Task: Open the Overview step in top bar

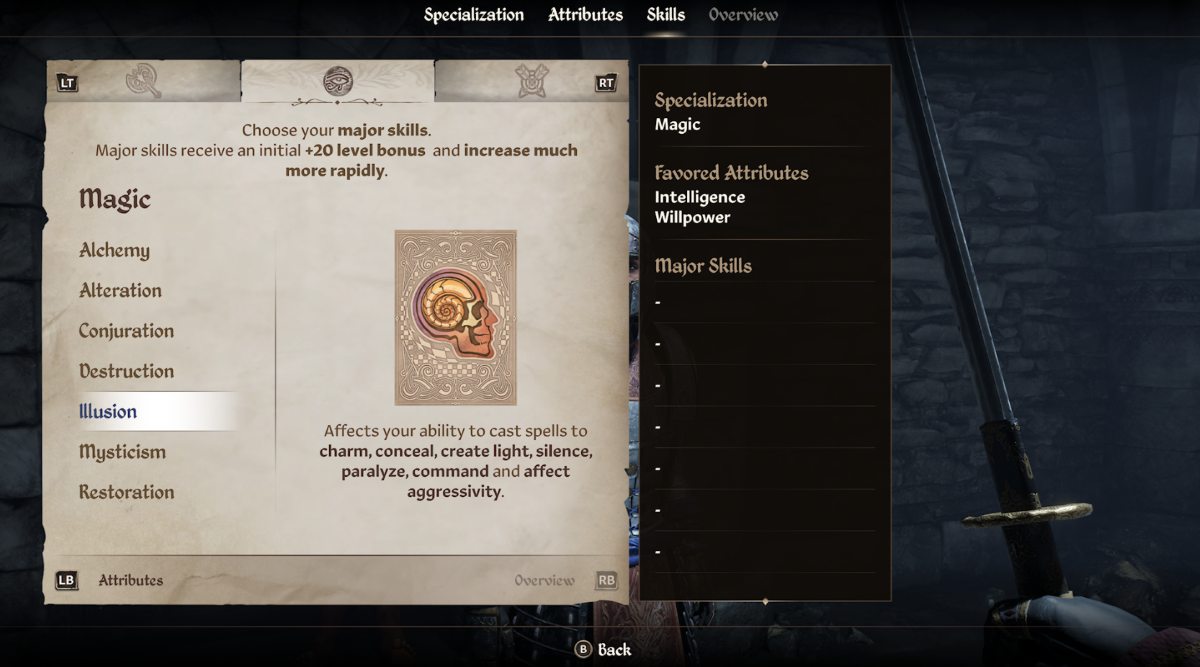Action: point(743,15)
